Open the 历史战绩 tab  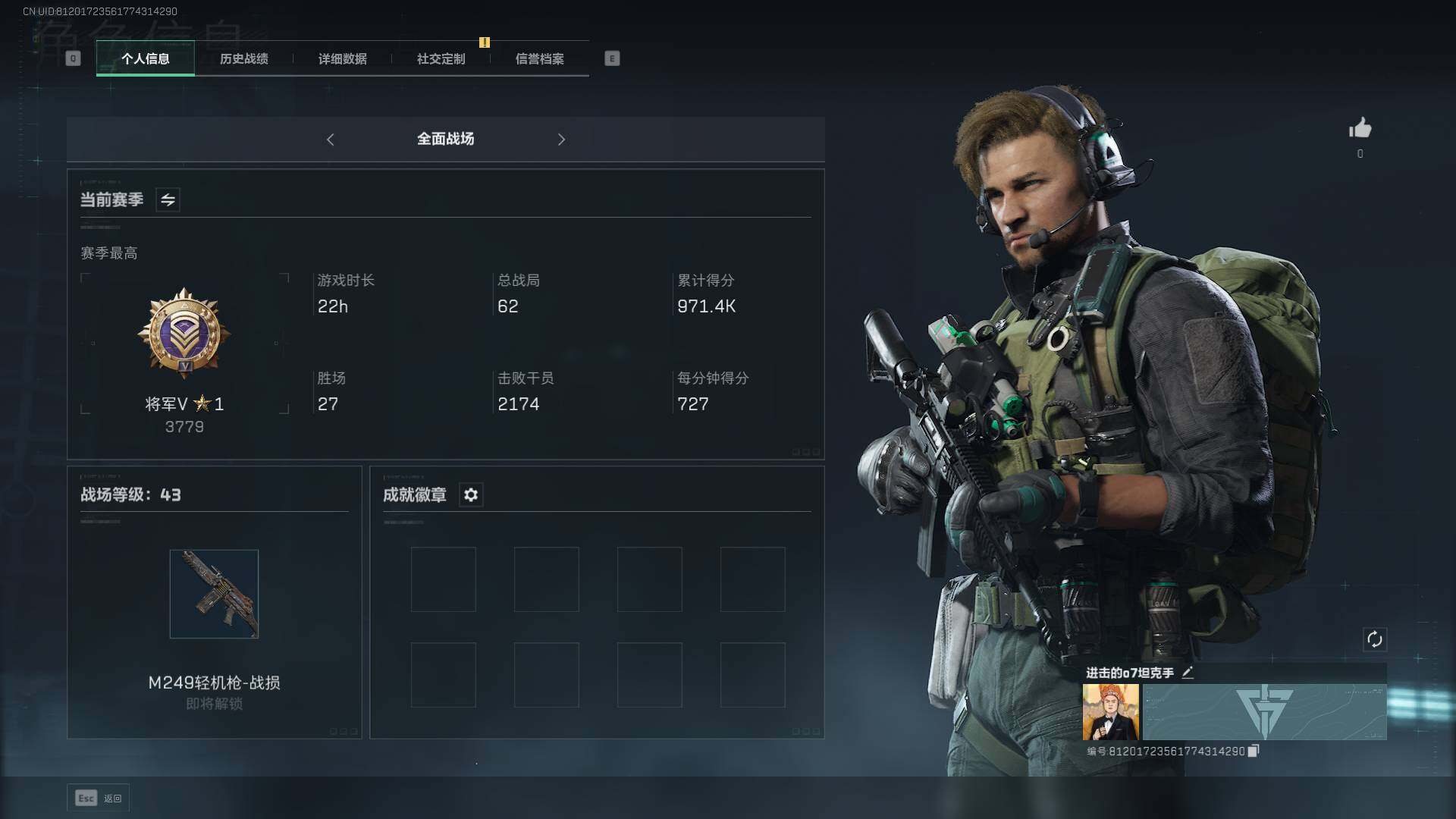[243, 58]
